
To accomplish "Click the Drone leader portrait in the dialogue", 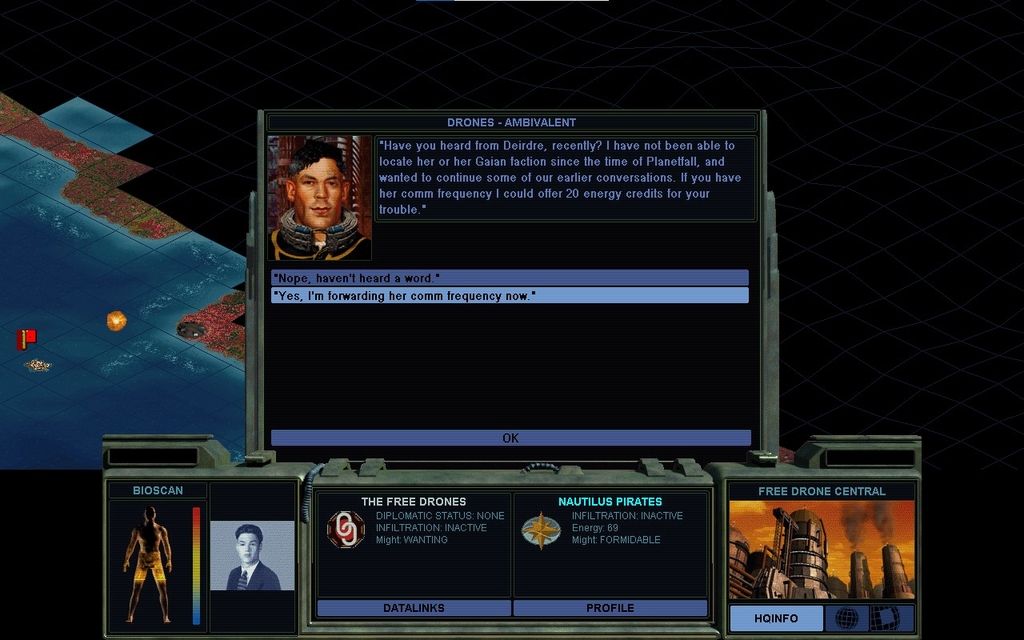I will point(320,198).
